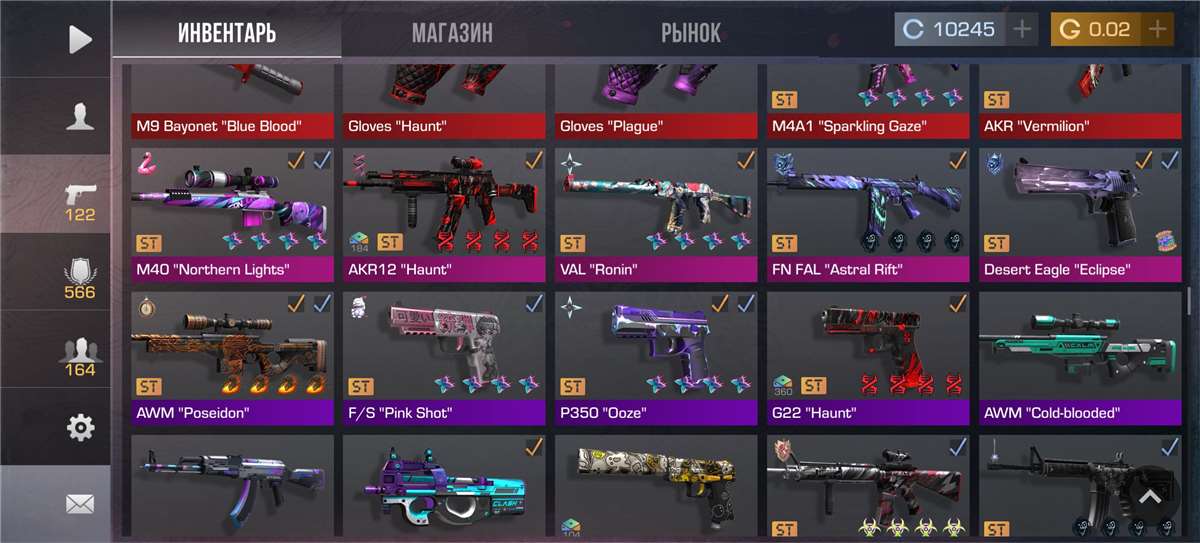Pick the FN FAL "Astral Rift" item
Image resolution: width=1200 pixels, height=543 pixels.
868,212
